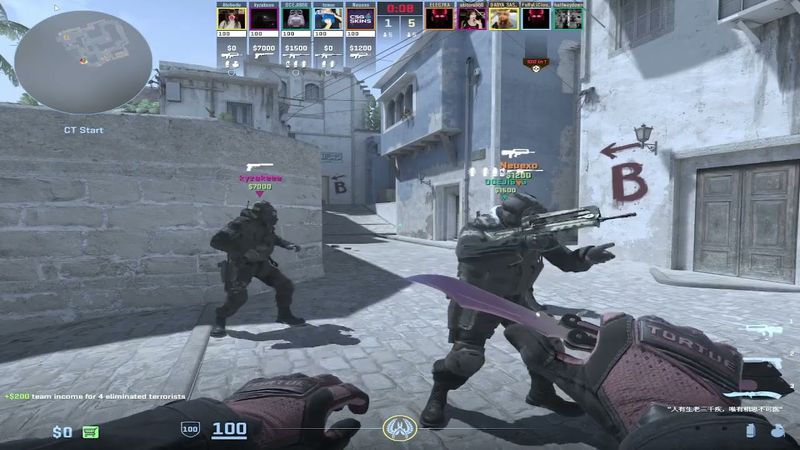This screenshot has height=450, width=800.
Task: Choose ELECTRA's player portrait on enemy team
Action: pyautogui.click(x=440, y=19)
